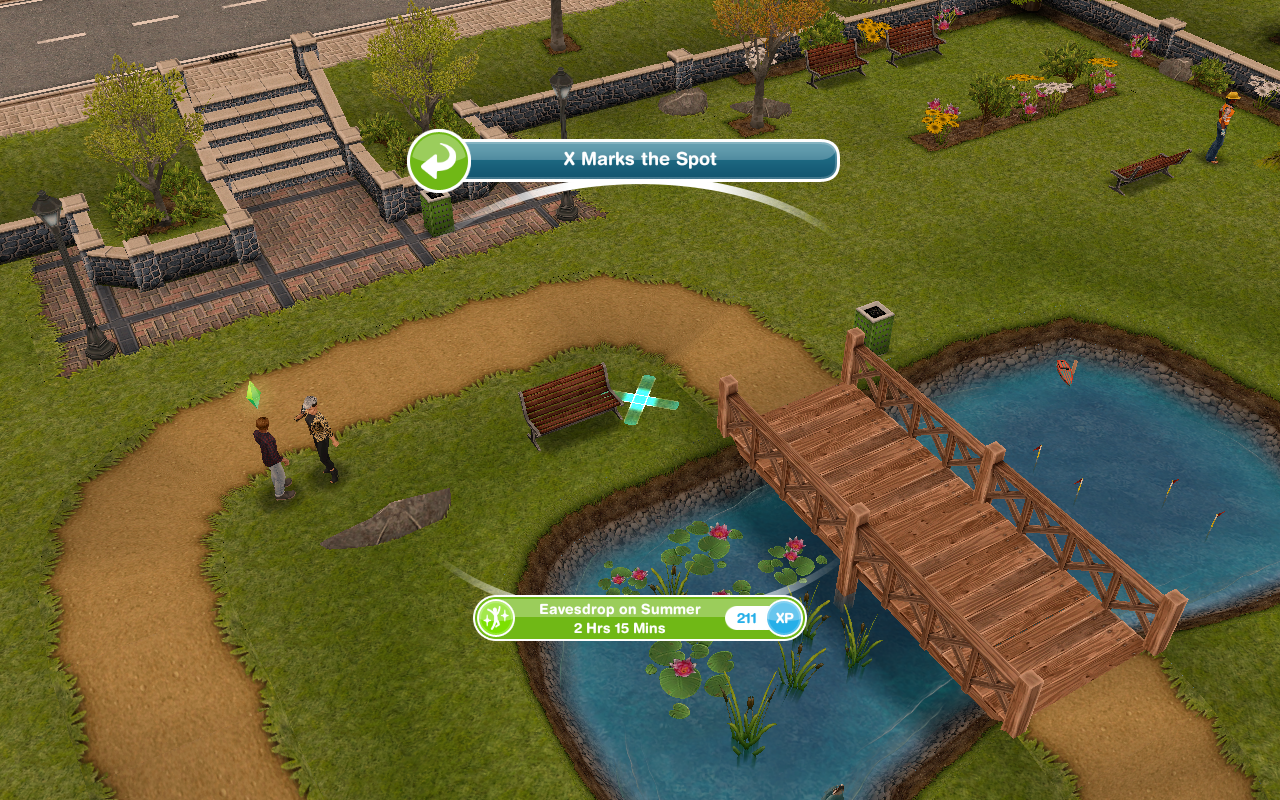
Task: Select the Eavesdrop on Summer action bar
Action: pyautogui.click(x=620, y=618)
